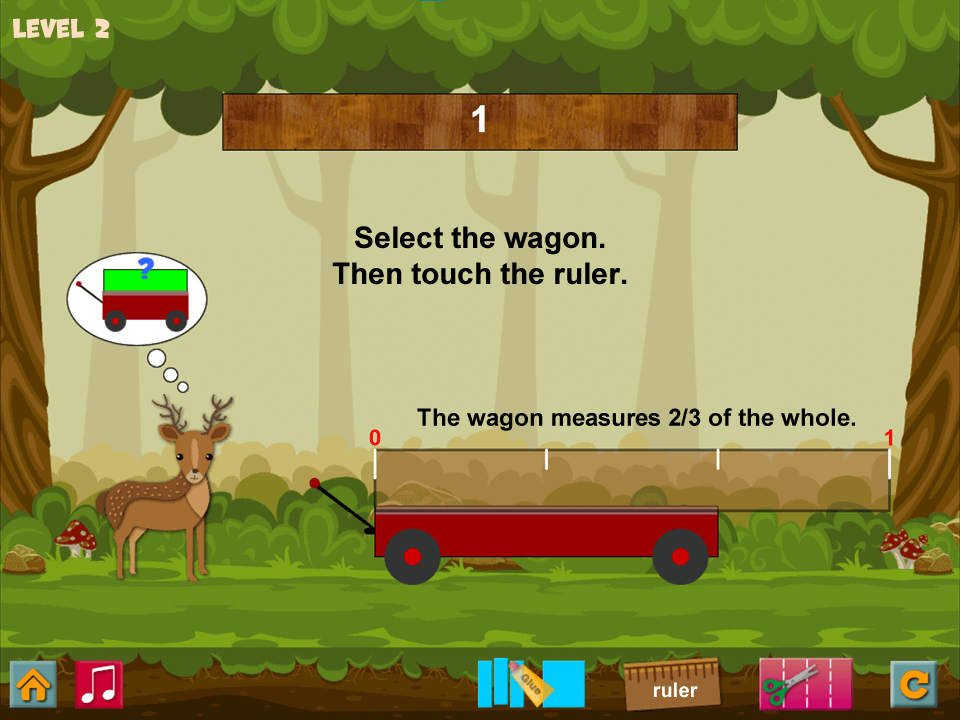Touch the wooden plank labeled 1

coord(479,122)
